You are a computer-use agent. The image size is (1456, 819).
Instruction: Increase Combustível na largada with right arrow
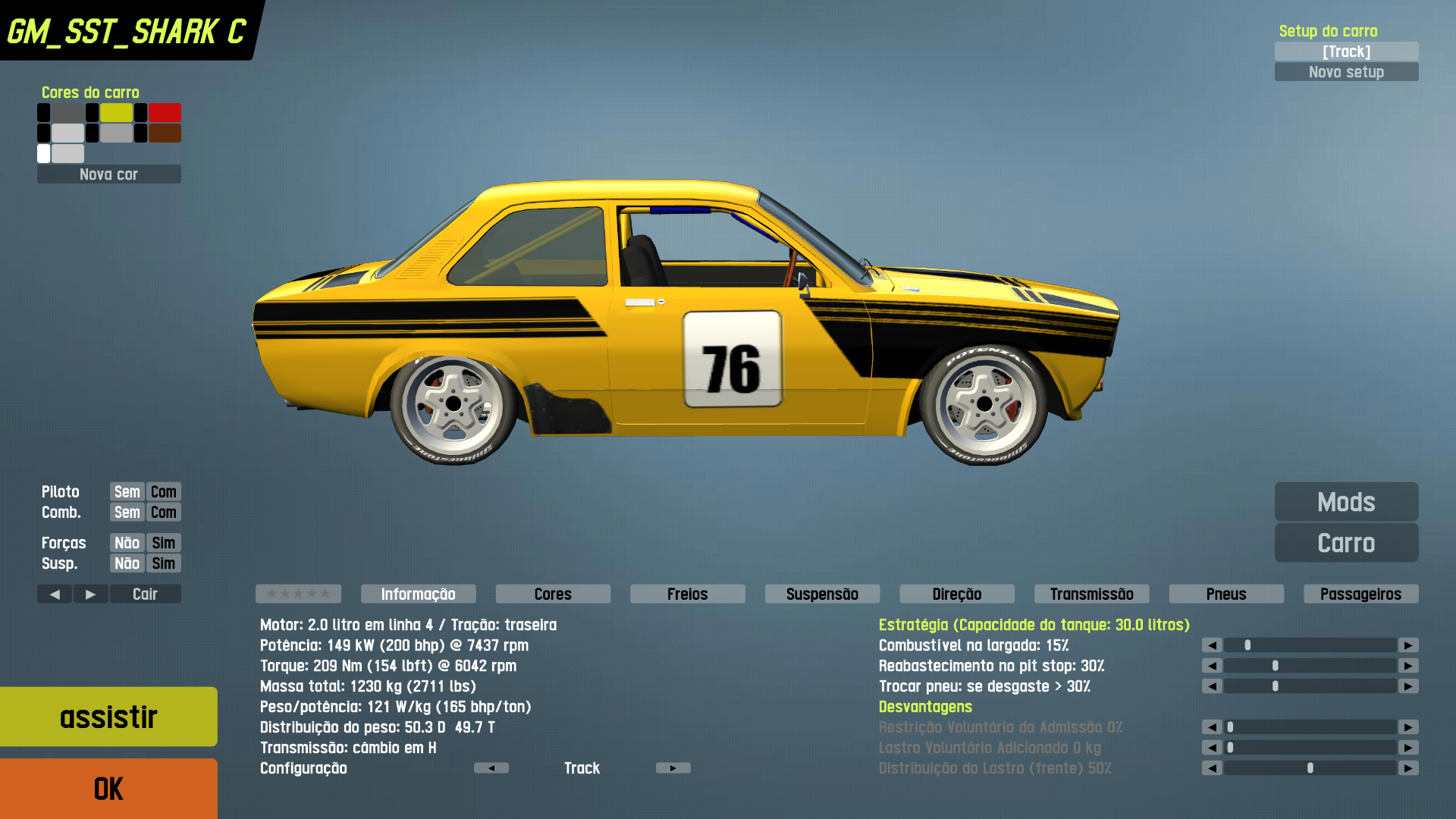(1408, 645)
